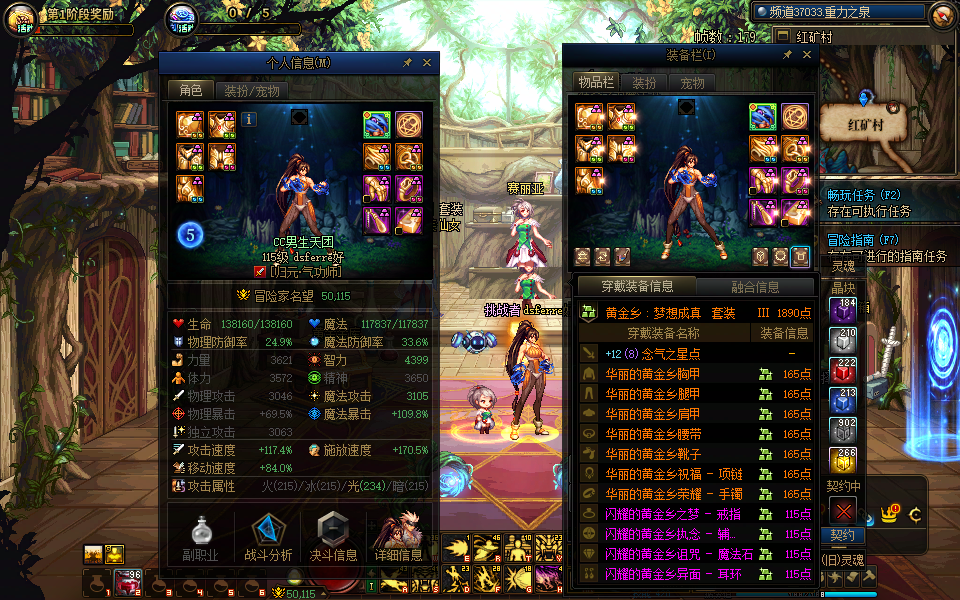Choose the 闪耀的黄金乡之梦 戒指 row
960x600 pixels.
pos(674,514)
